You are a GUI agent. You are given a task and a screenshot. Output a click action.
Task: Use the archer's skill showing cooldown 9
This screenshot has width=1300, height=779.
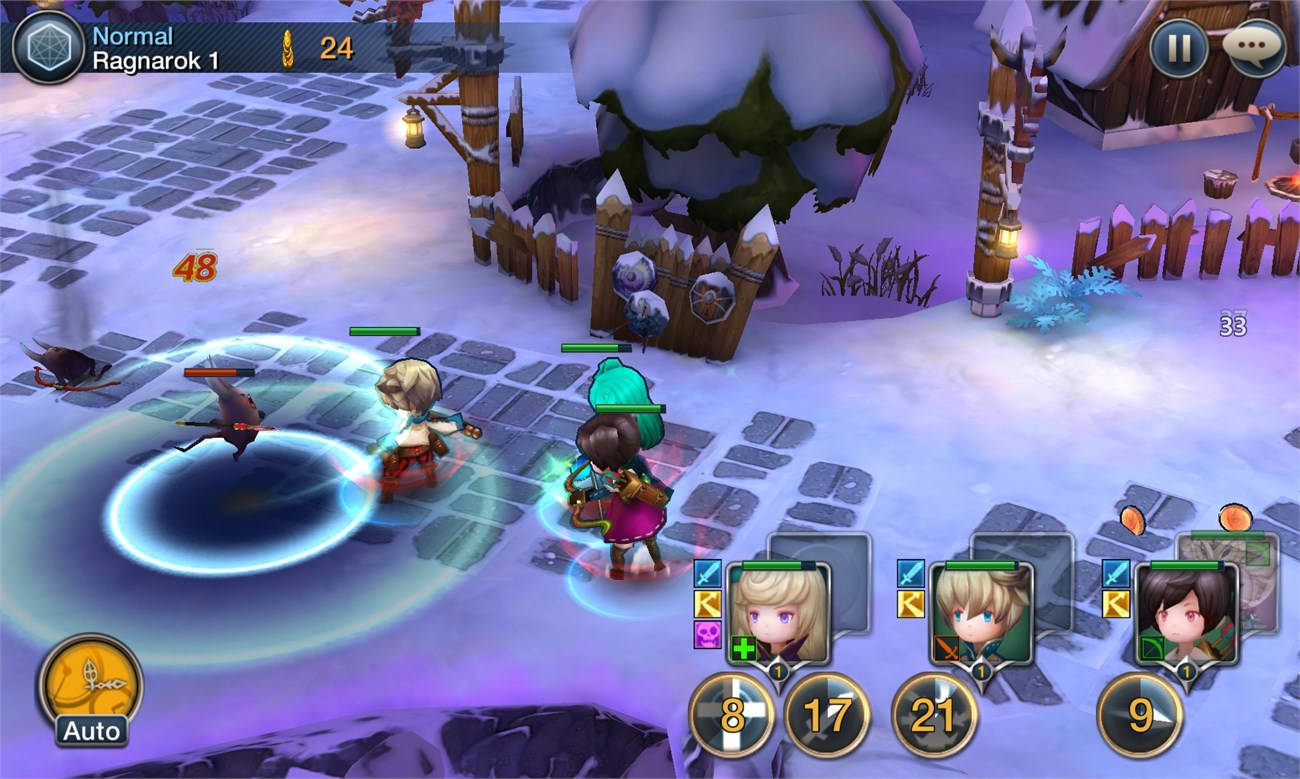coord(1140,715)
